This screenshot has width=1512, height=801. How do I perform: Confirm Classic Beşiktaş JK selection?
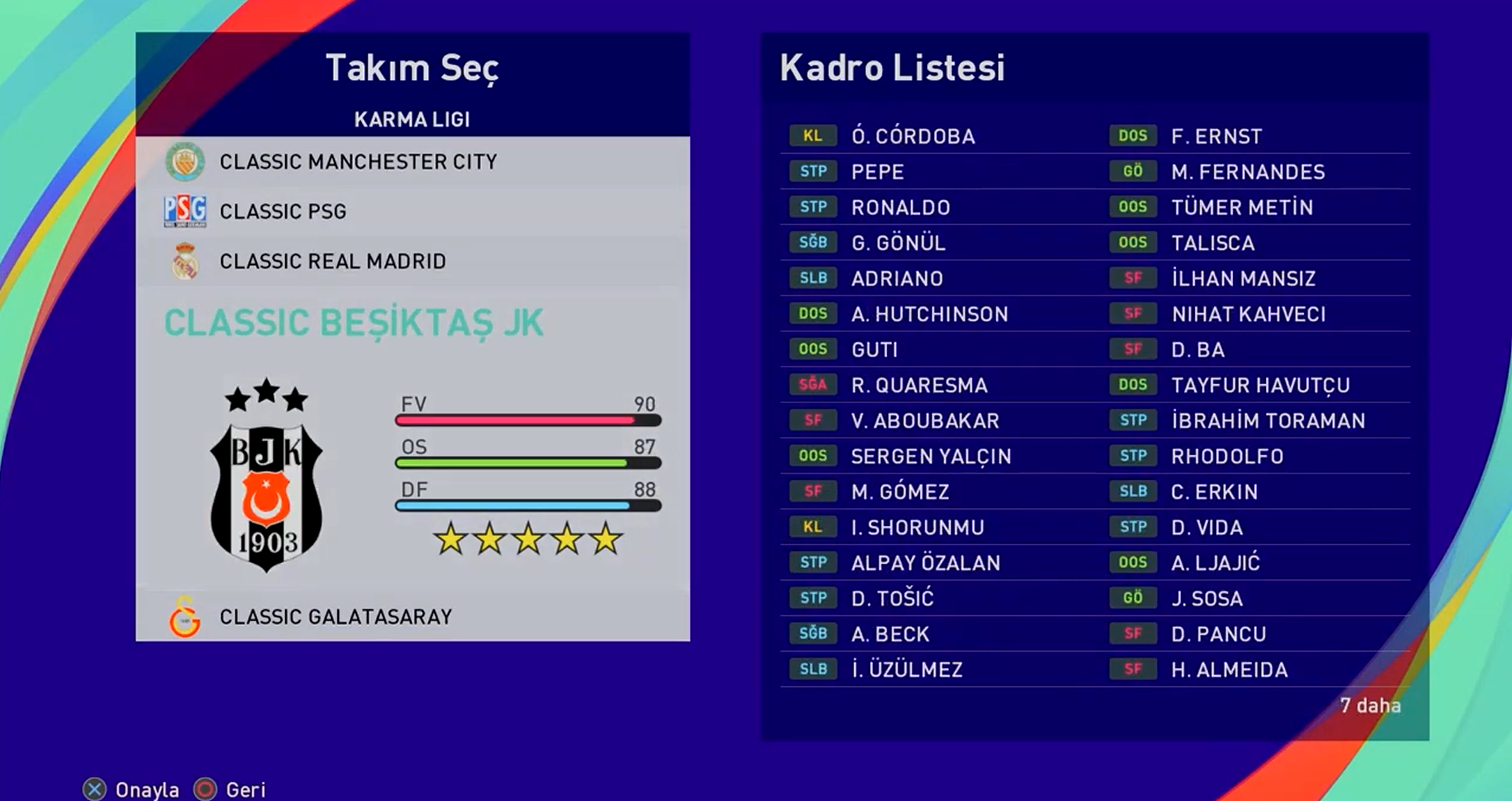pos(353,324)
